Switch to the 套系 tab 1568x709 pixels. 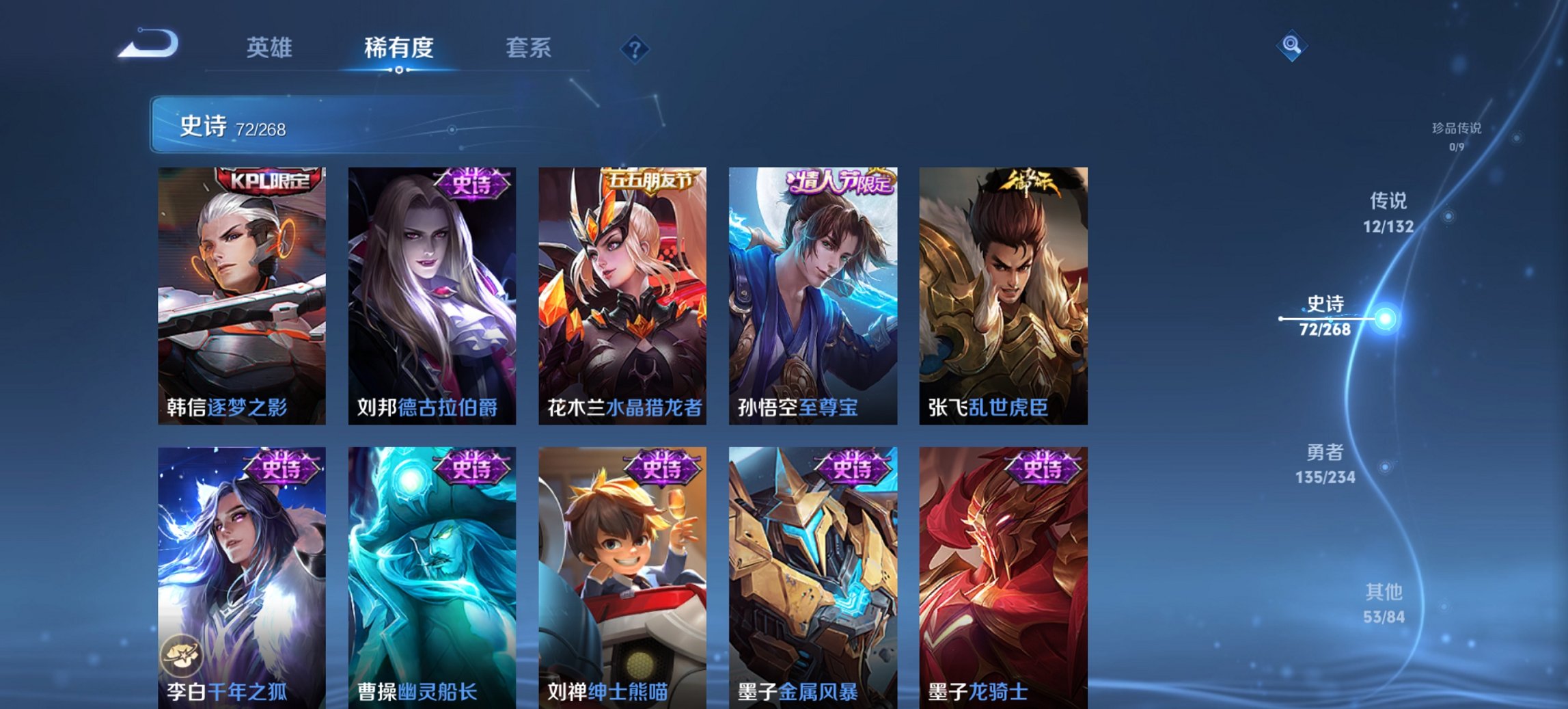529,48
